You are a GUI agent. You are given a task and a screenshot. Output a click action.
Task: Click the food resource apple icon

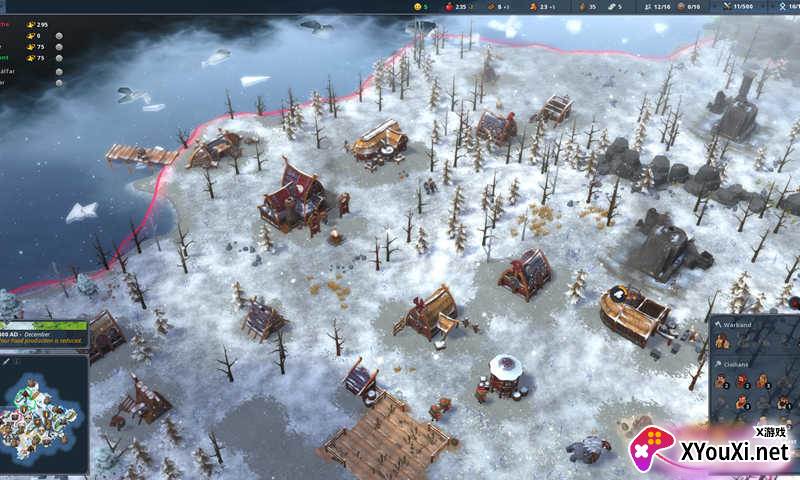click(447, 6)
